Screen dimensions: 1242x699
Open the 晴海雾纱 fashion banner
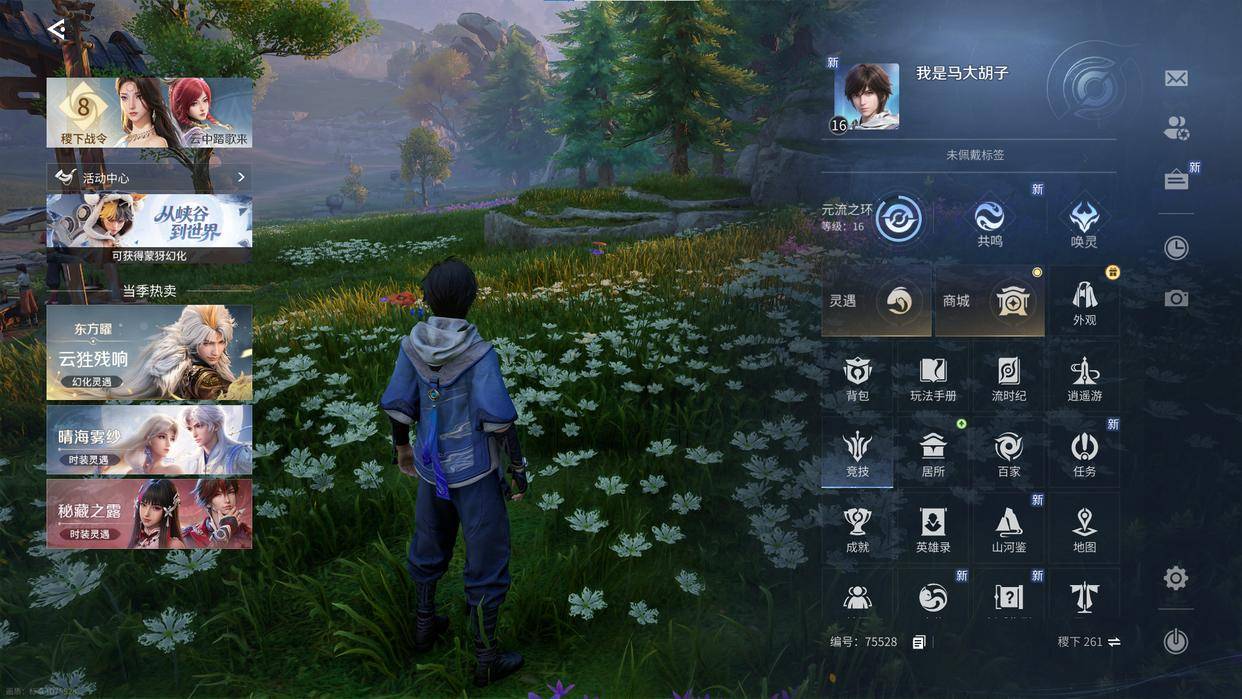coord(149,439)
